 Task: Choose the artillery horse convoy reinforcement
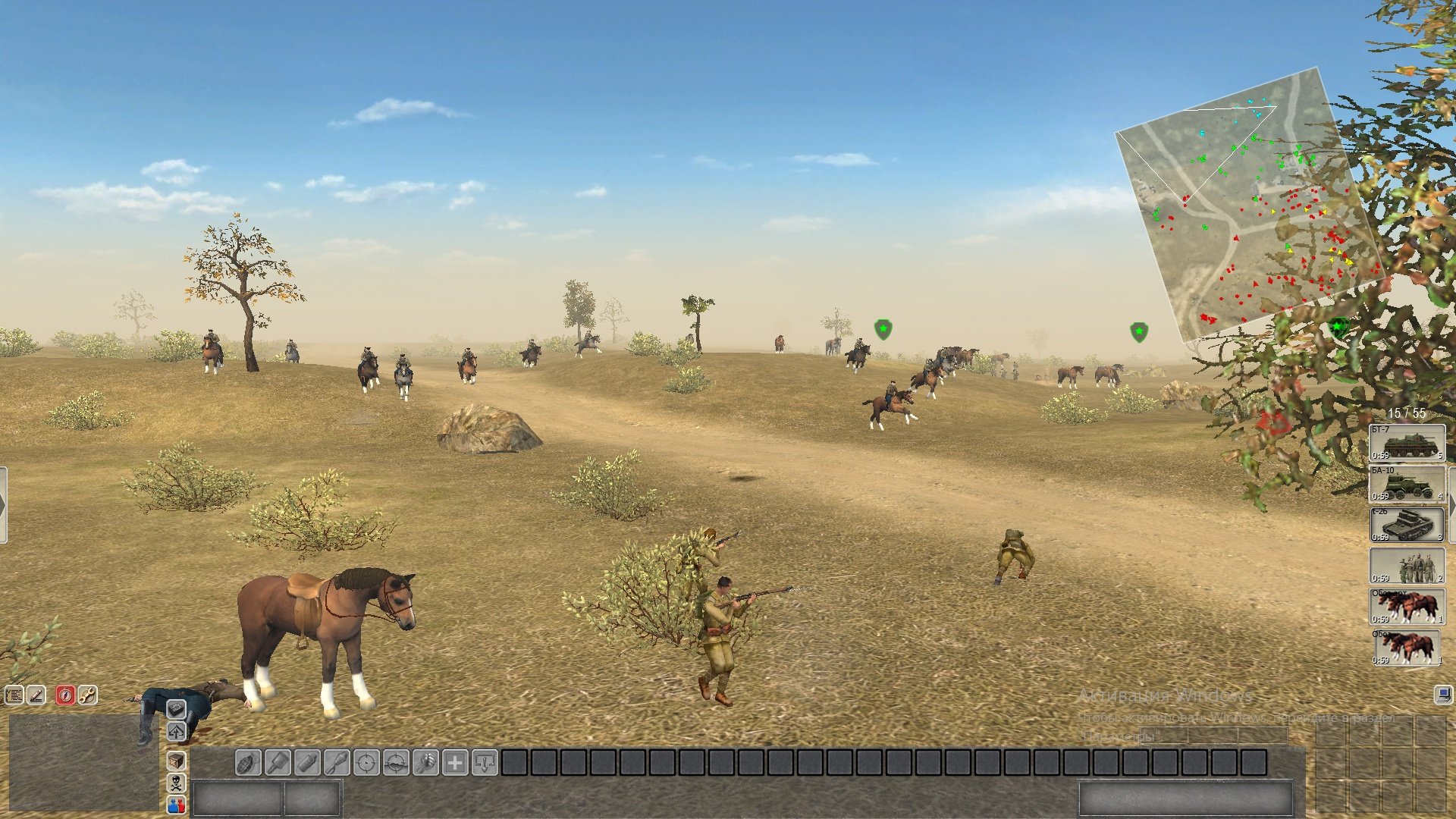pyautogui.click(x=1407, y=607)
